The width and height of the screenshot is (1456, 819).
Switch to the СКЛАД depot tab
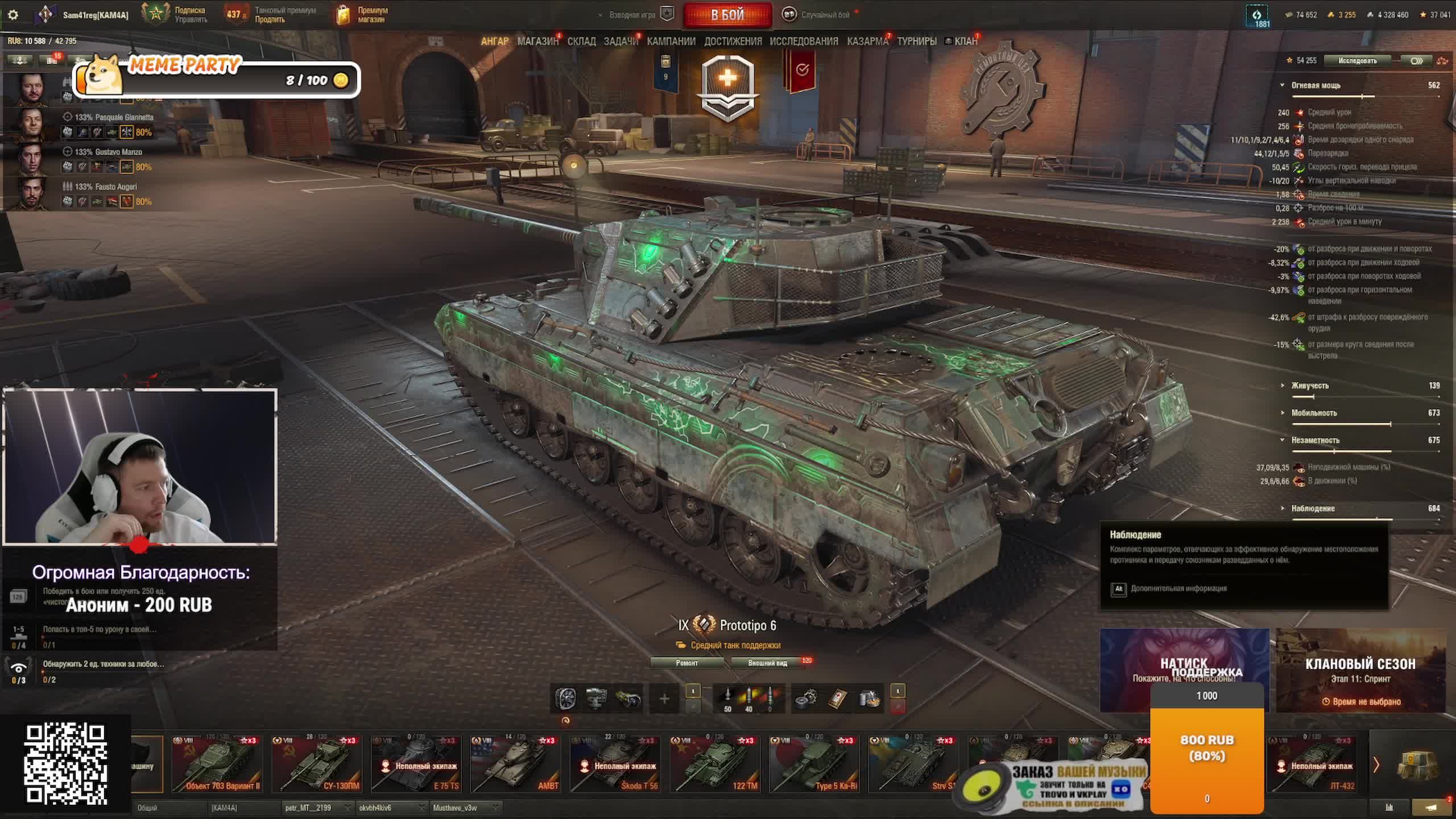581,42
